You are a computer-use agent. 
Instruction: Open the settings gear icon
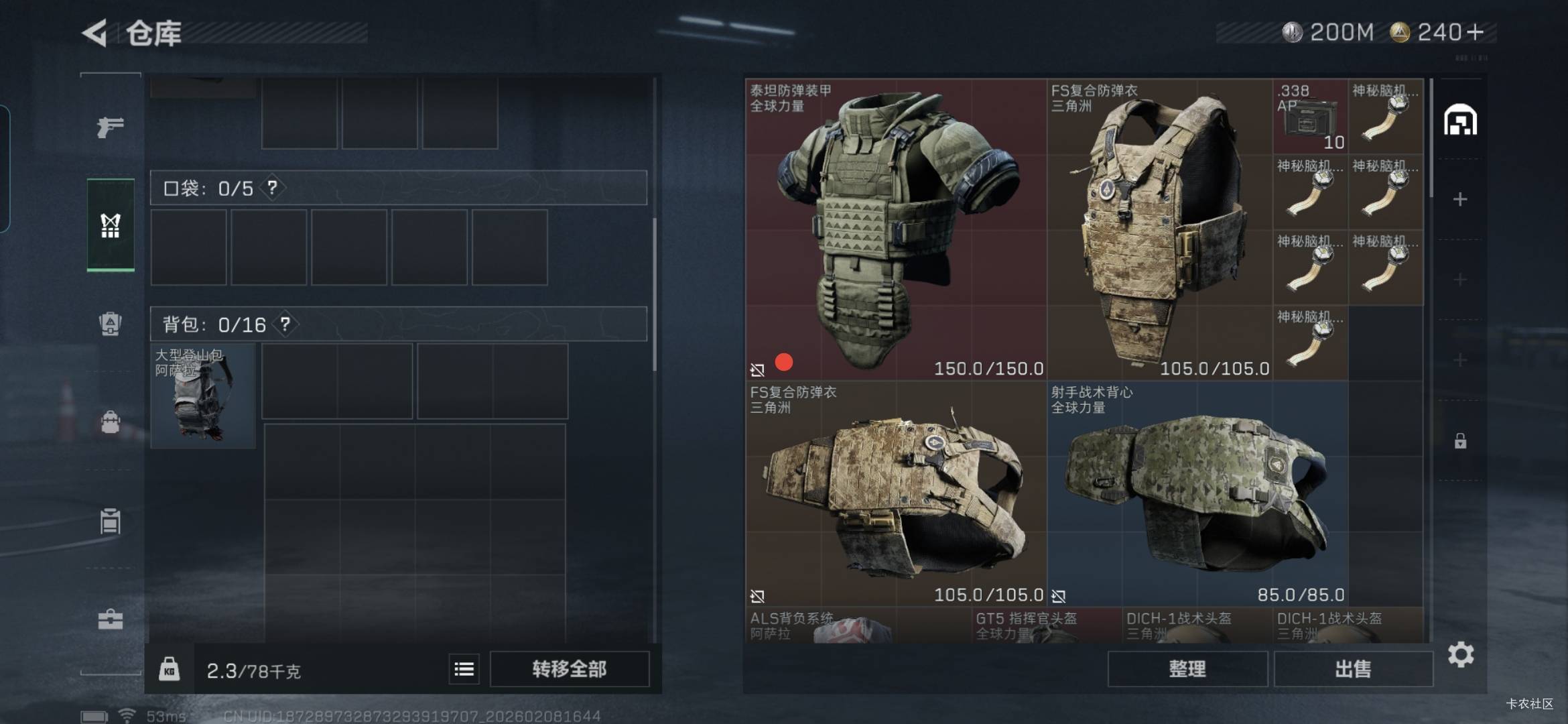(x=1460, y=654)
